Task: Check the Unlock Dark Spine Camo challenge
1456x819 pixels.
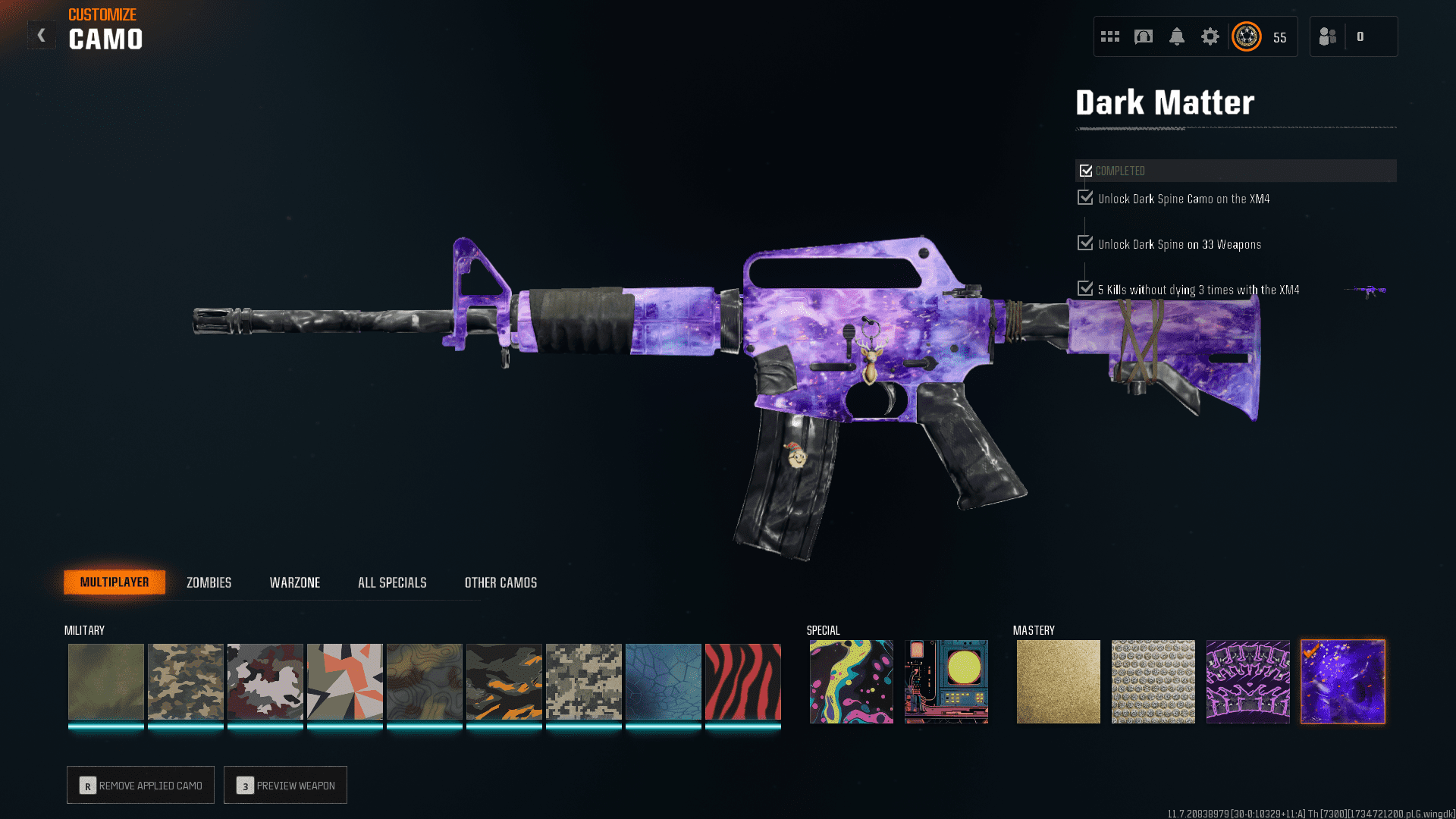Action: pos(1084,197)
